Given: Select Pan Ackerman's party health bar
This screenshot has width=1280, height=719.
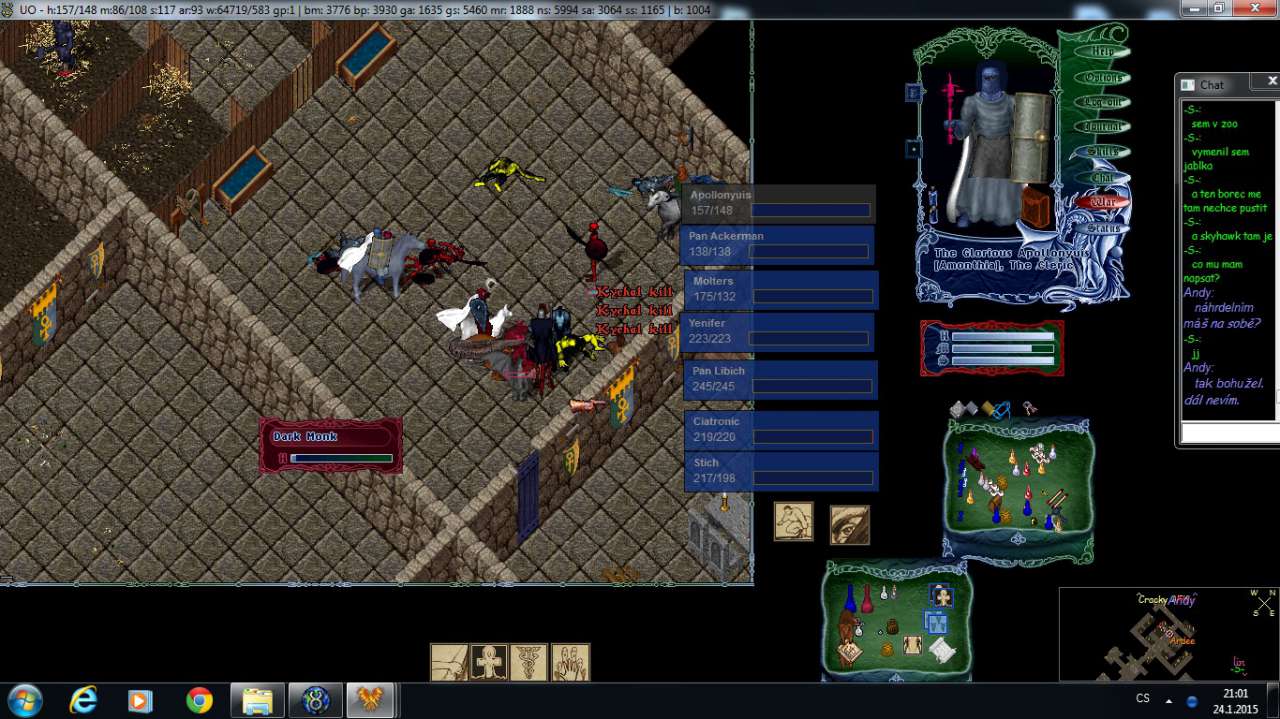Looking at the screenshot, I should (777, 245).
